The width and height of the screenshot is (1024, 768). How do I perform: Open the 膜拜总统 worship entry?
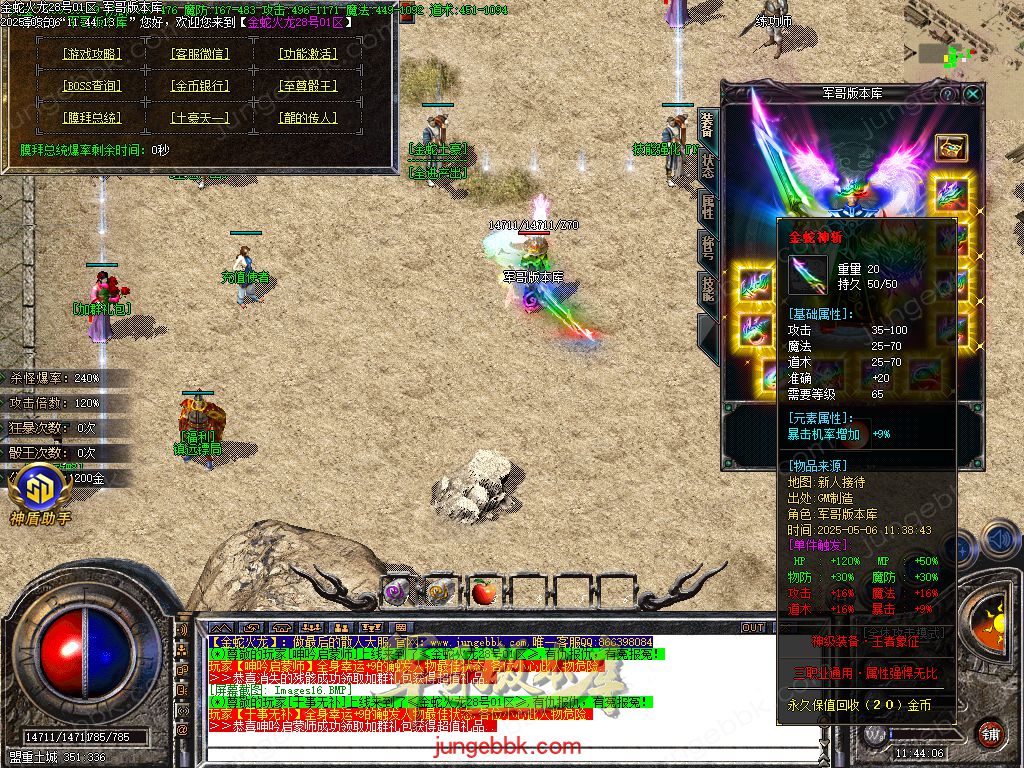pyautogui.click(x=91, y=118)
